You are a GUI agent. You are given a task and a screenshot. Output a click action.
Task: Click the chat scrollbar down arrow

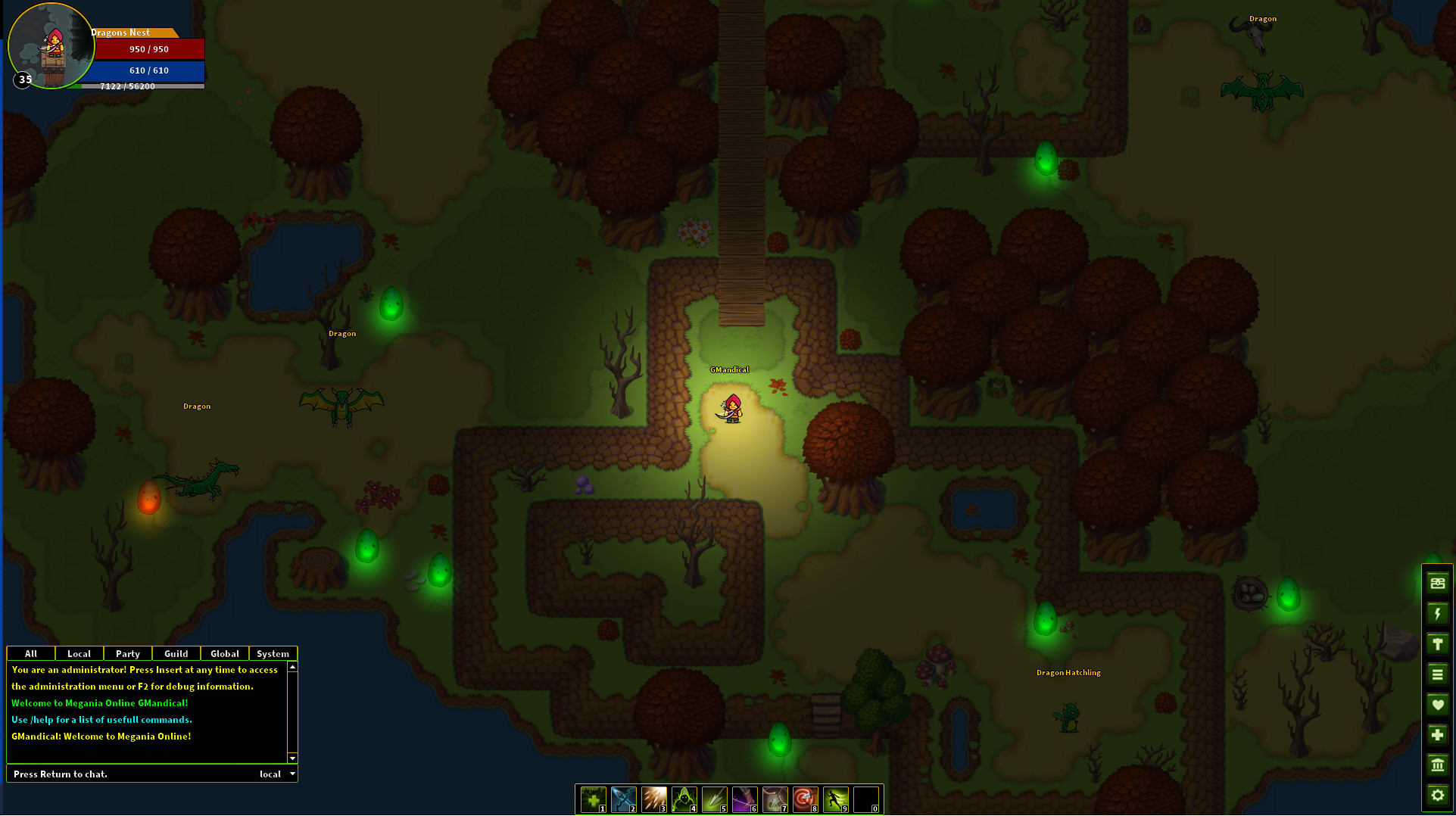coord(292,758)
